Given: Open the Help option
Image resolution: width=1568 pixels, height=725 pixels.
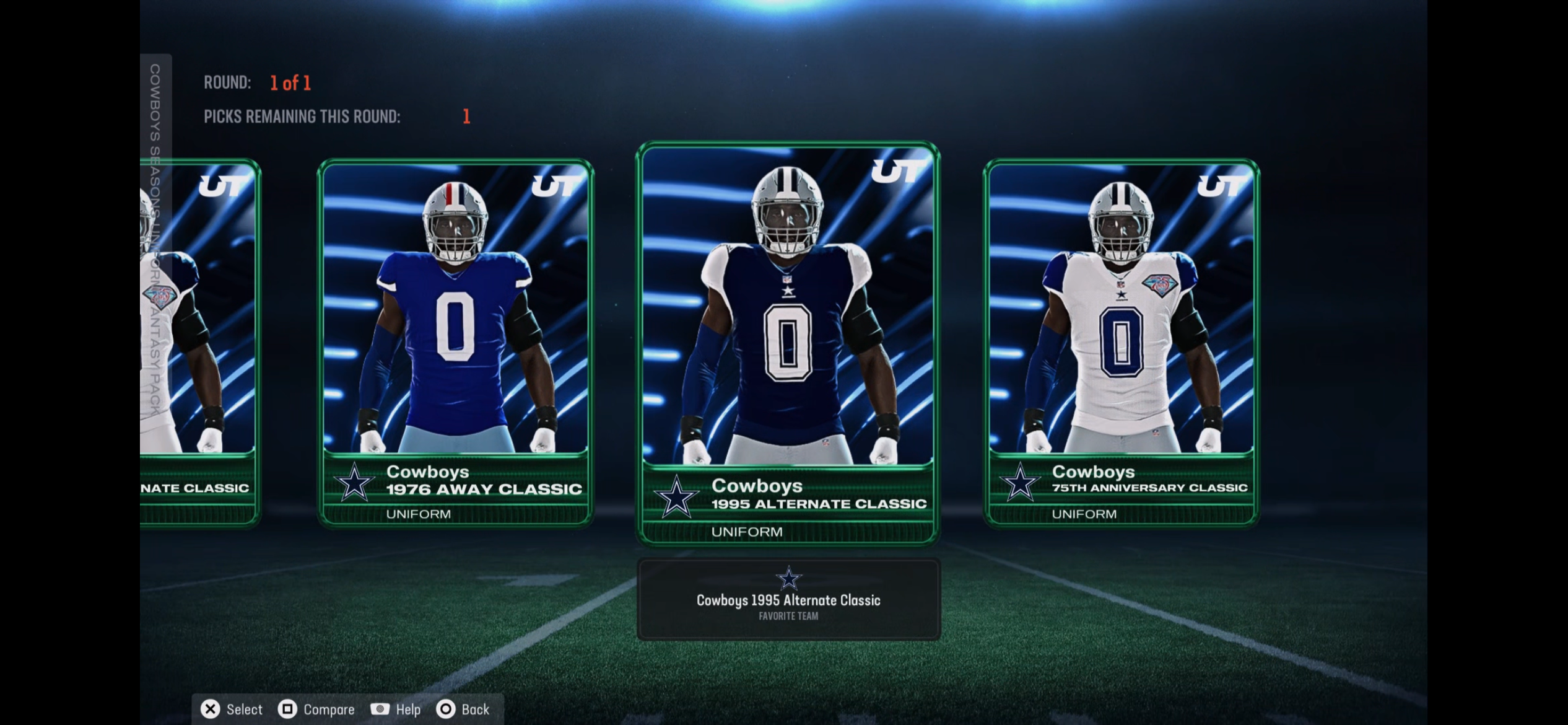Looking at the screenshot, I should click(x=396, y=710).
